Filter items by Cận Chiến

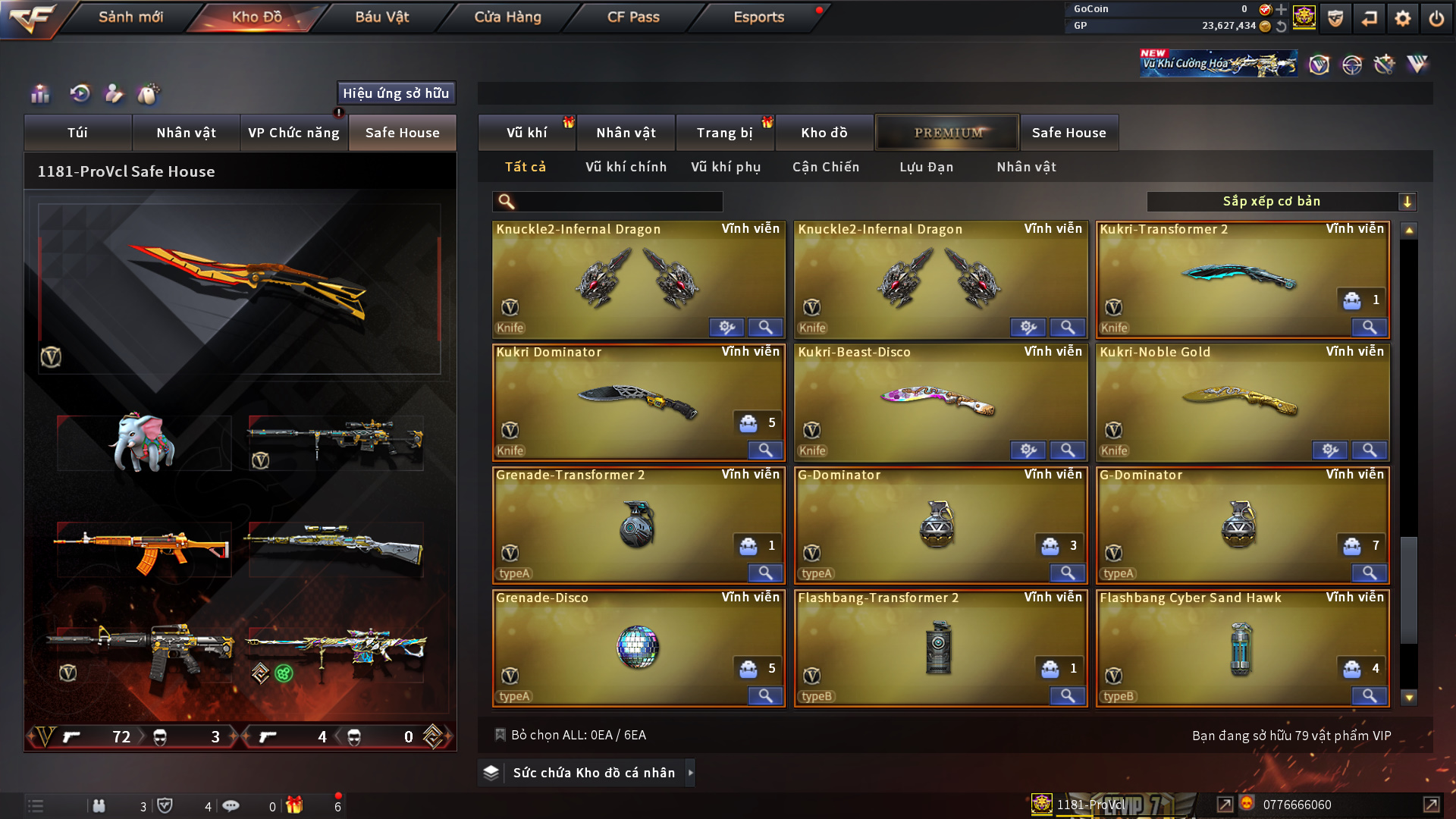click(825, 167)
